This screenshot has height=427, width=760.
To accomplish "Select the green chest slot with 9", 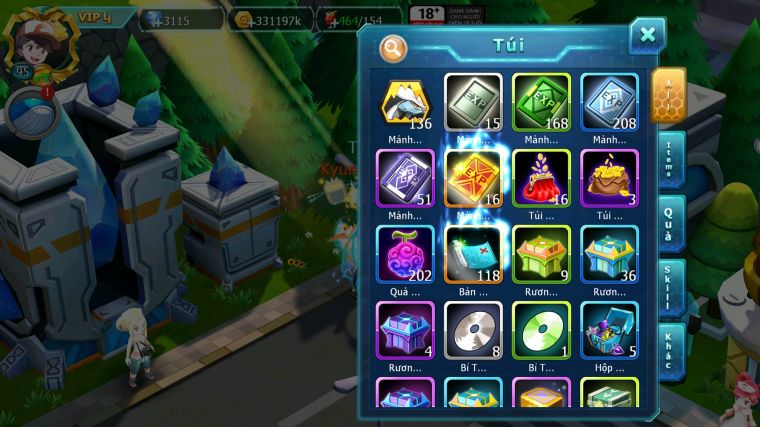I will pos(541,254).
